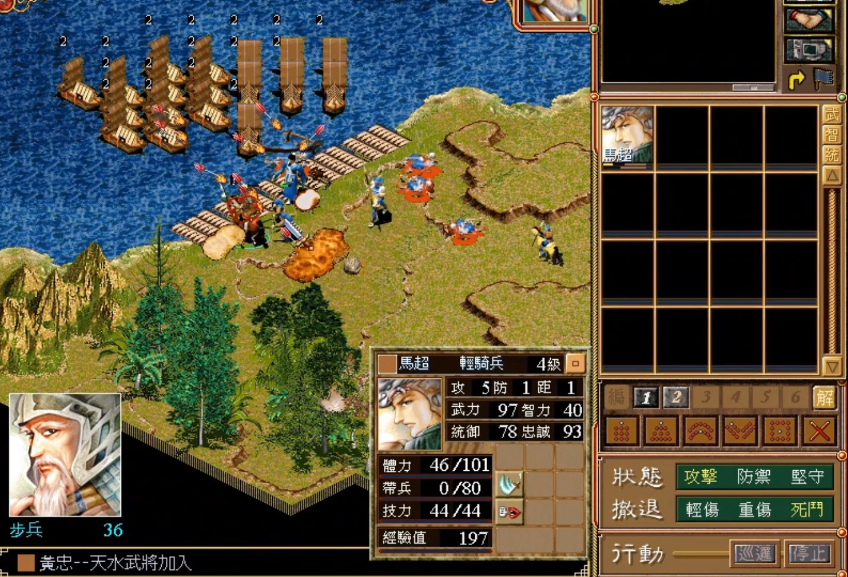Image resolution: width=848 pixels, height=577 pixels.
Task: Open the computer system menu icon
Action: tap(809, 49)
